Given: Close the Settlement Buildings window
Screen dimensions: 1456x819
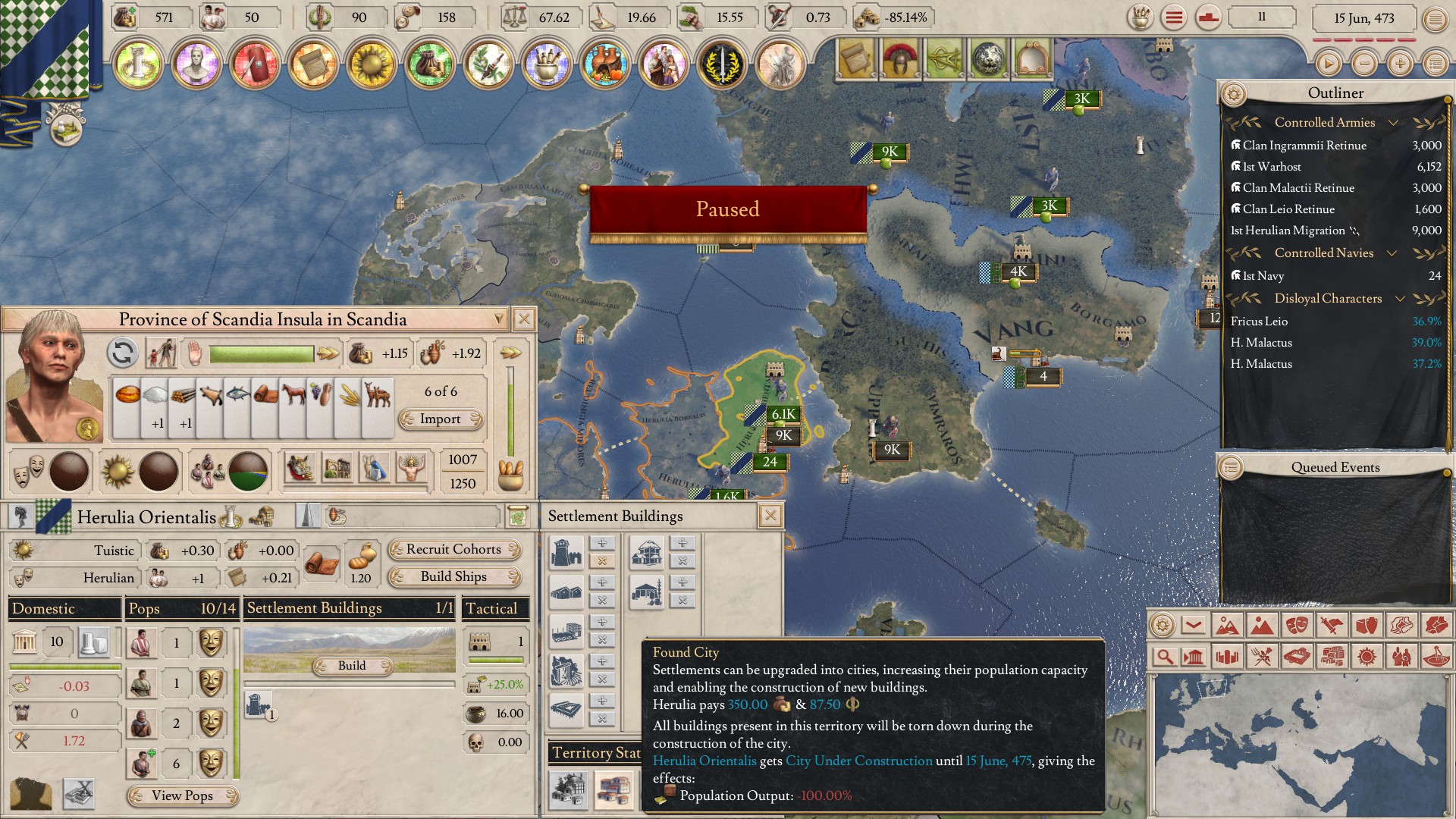Looking at the screenshot, I should pos(770,516).
